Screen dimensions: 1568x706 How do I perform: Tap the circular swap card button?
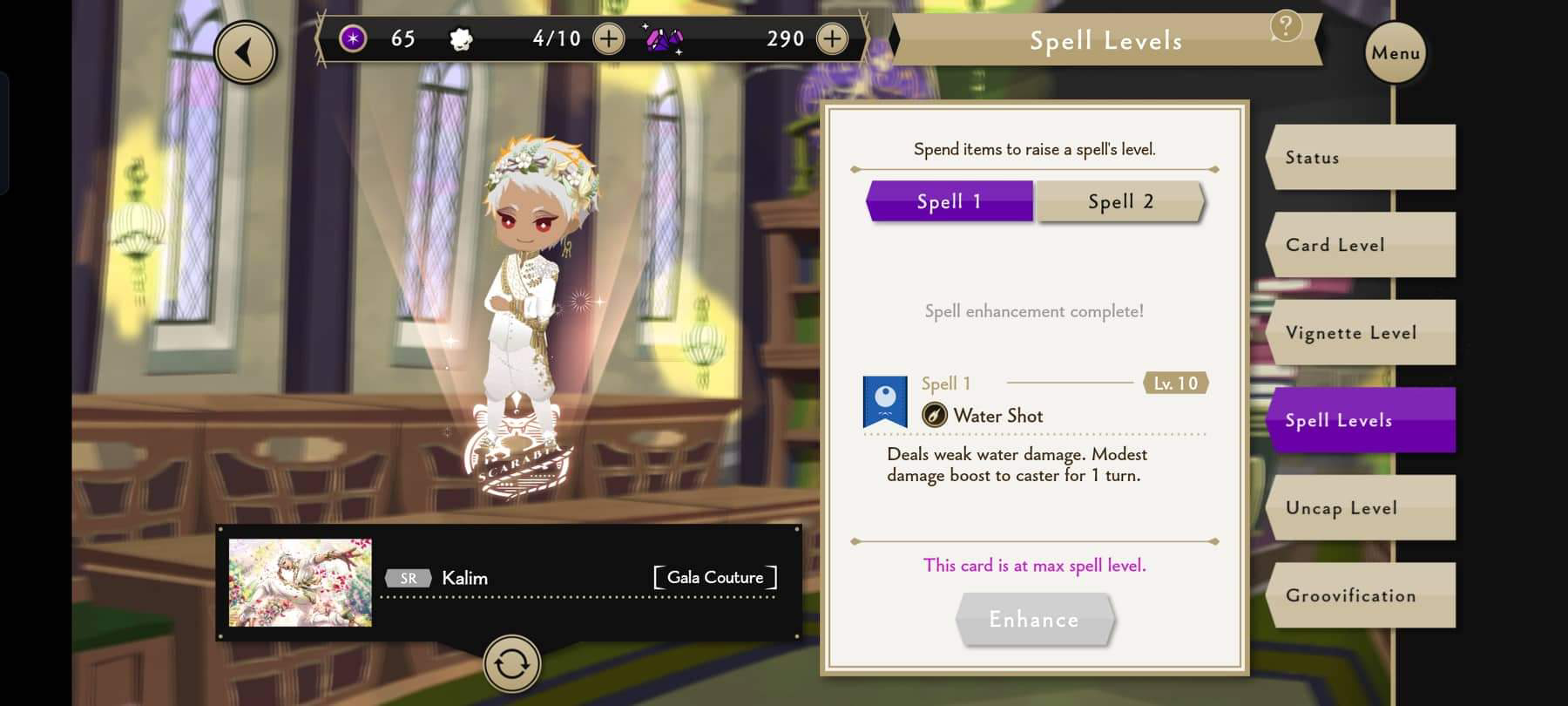click(x=511, y=664)
